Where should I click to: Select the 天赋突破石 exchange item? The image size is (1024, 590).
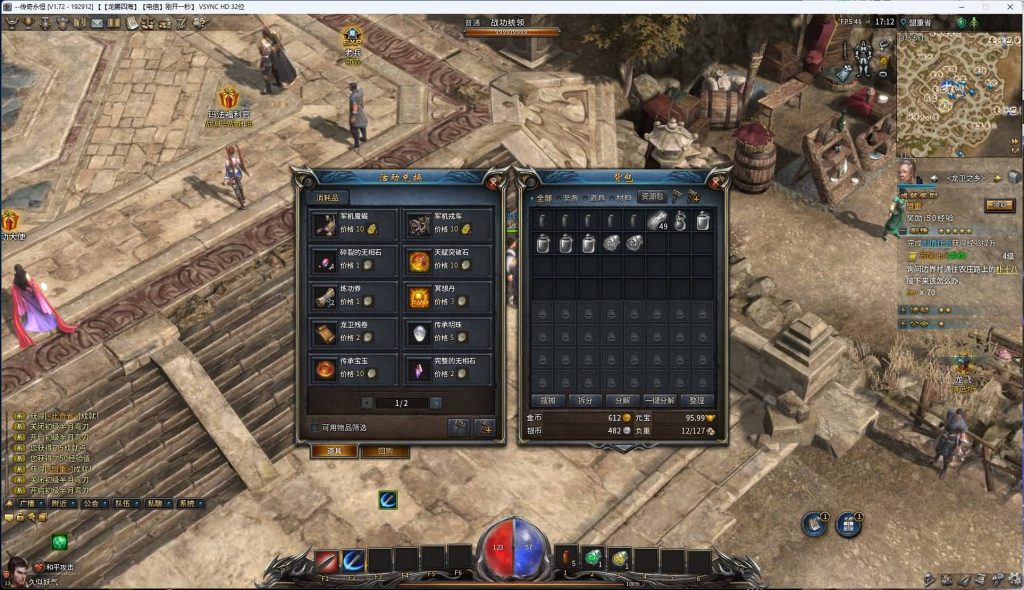[448, 260]
